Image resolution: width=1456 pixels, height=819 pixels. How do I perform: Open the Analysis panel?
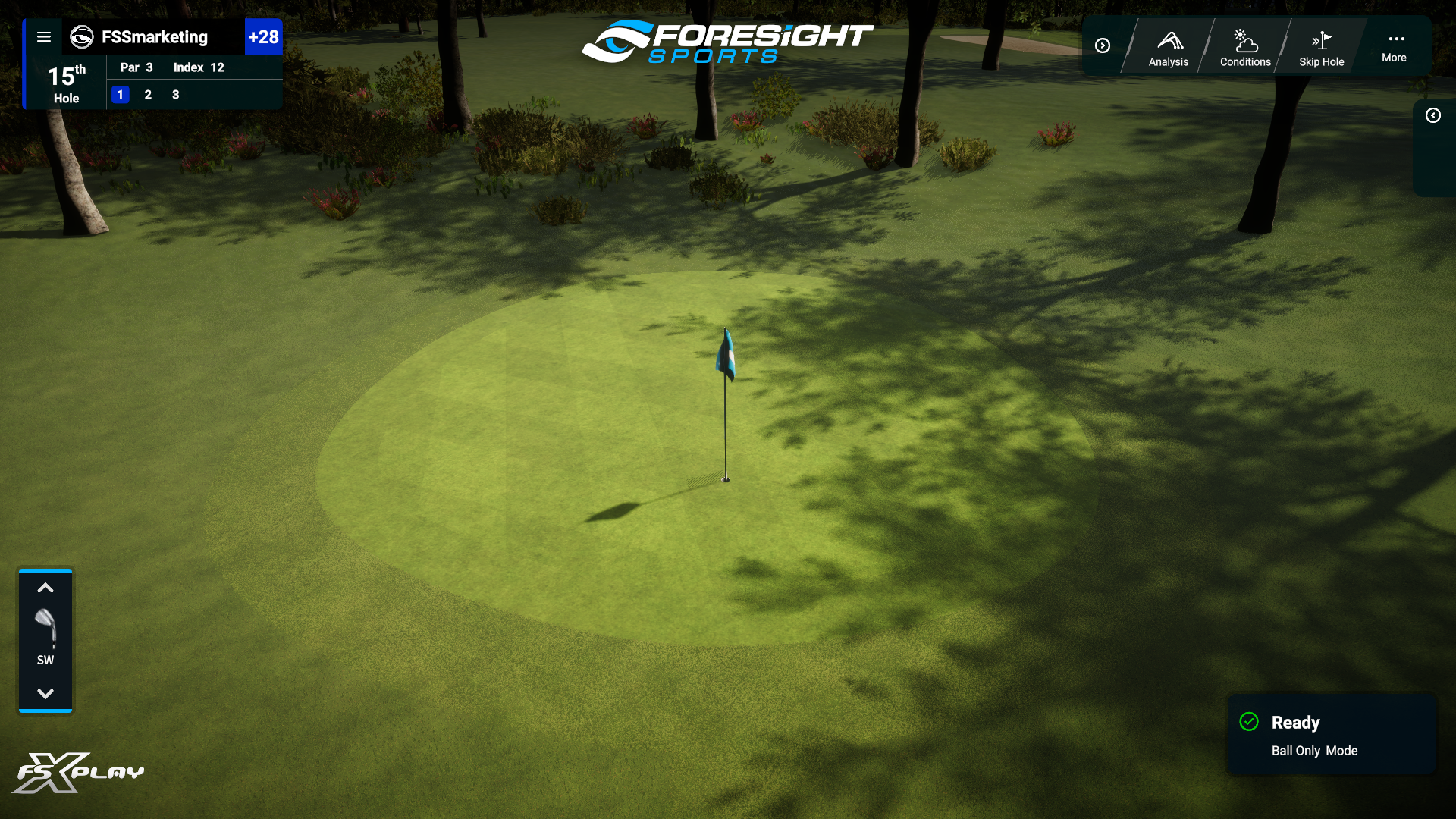coord(1168,45)
